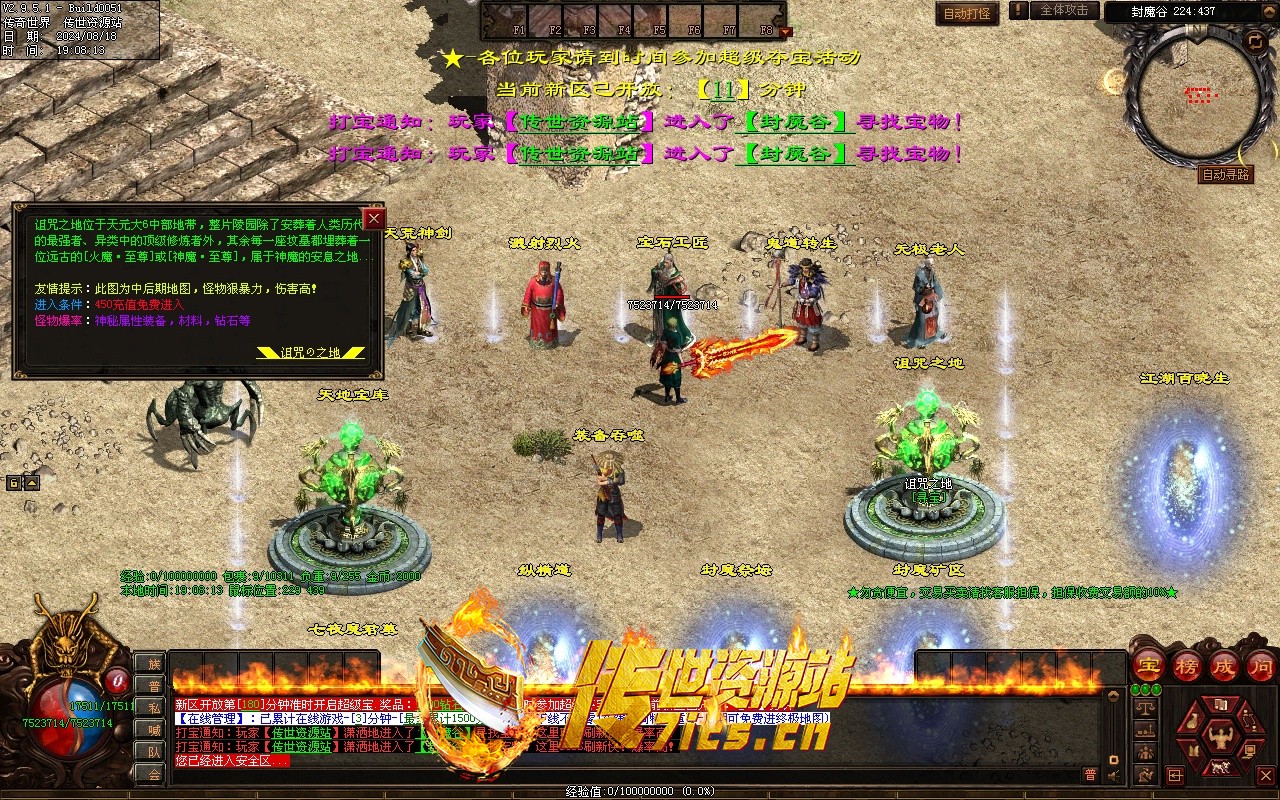Enter via the 诅咒之地 button in popup
1280x800 pixels.
coord(311,352)
